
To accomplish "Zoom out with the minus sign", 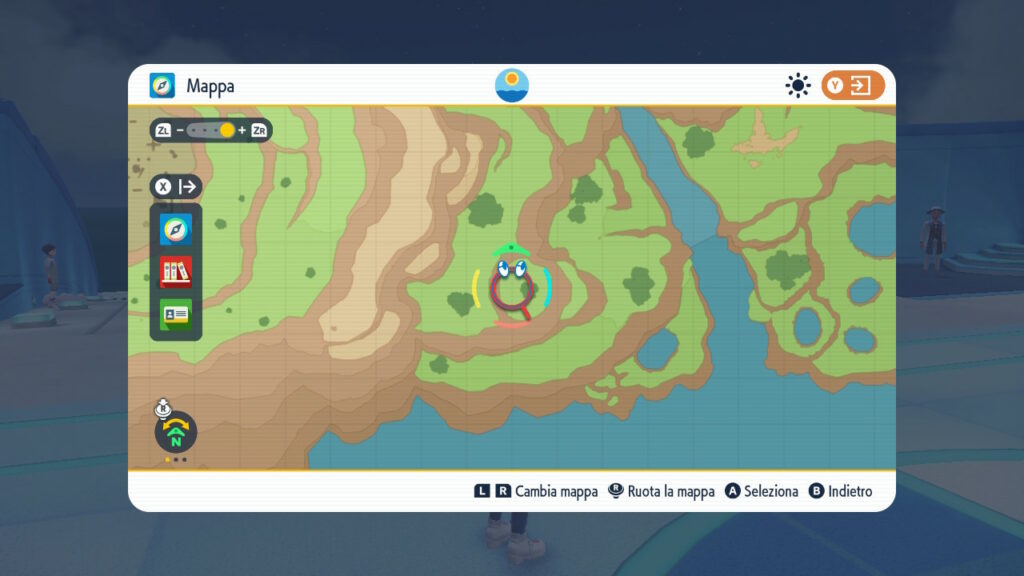I will tap(180, 131).
